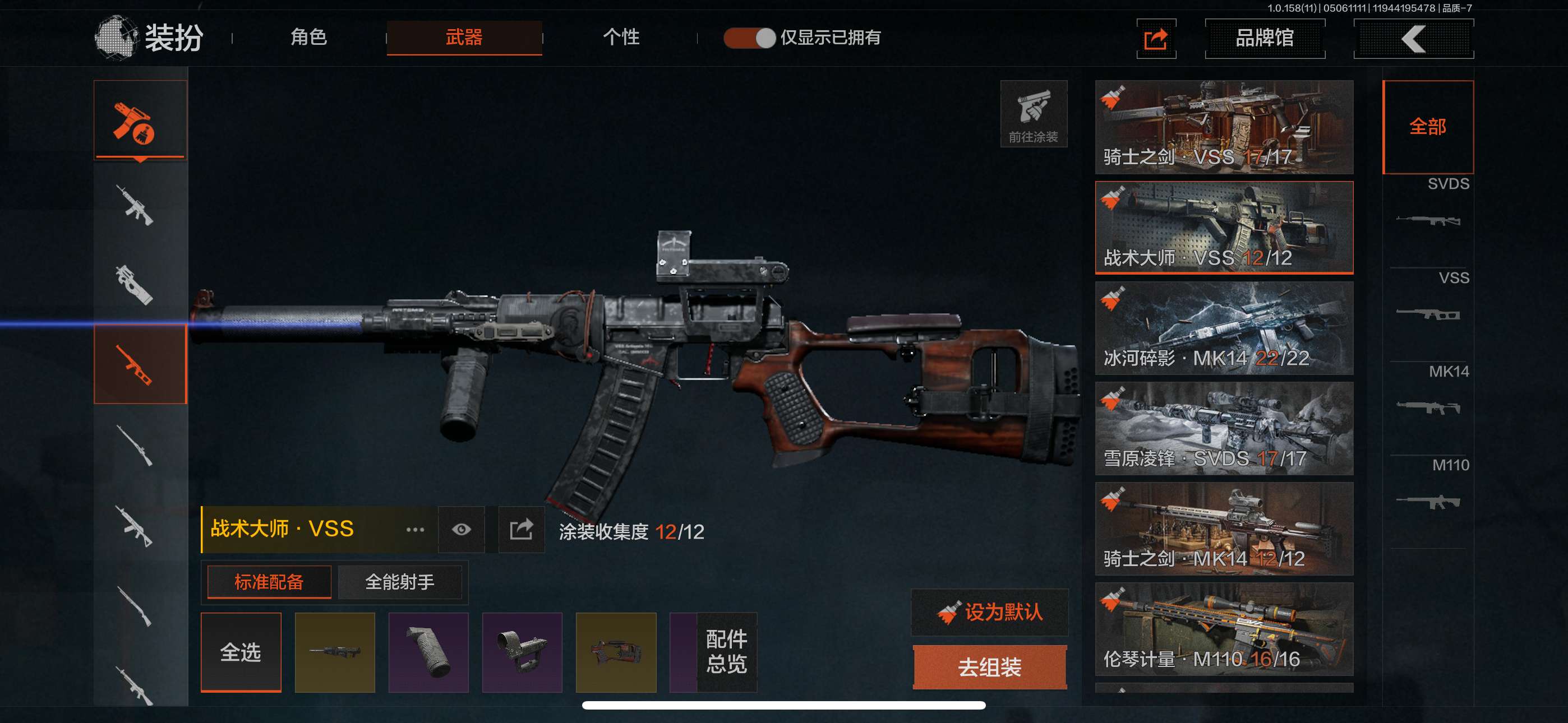Open the 品牌馆 brand hall
Image resolution: width=1568 pixels, height=723 pixels.
click(1264, 38)
